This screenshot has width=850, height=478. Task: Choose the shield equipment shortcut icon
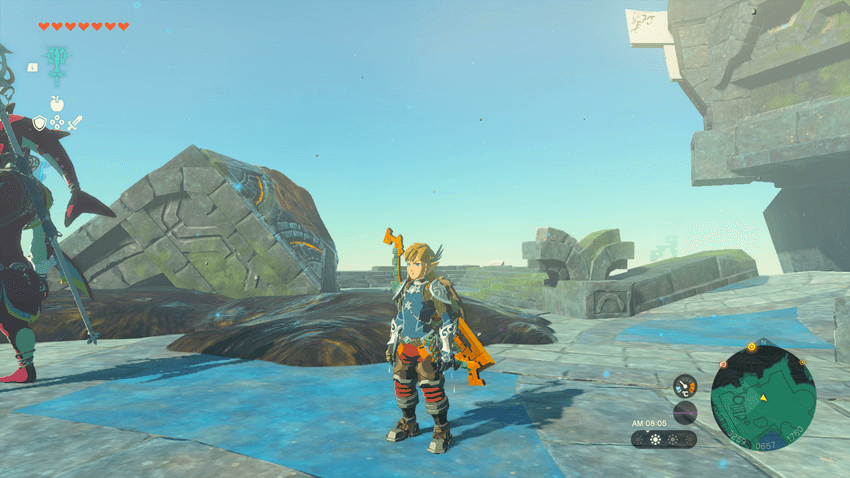(39, 122)
